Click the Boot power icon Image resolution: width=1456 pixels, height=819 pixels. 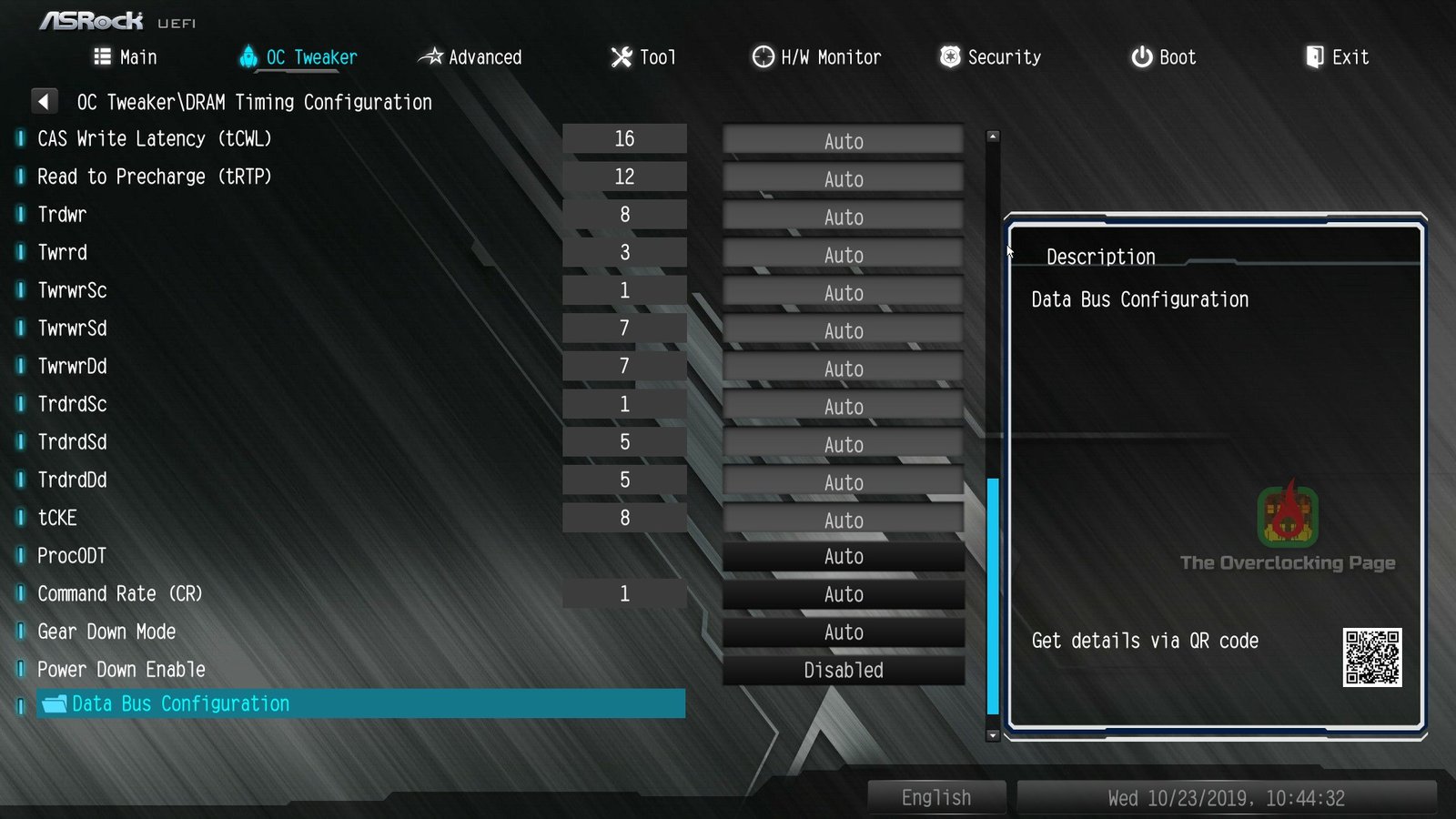(x=1141, y=56)
